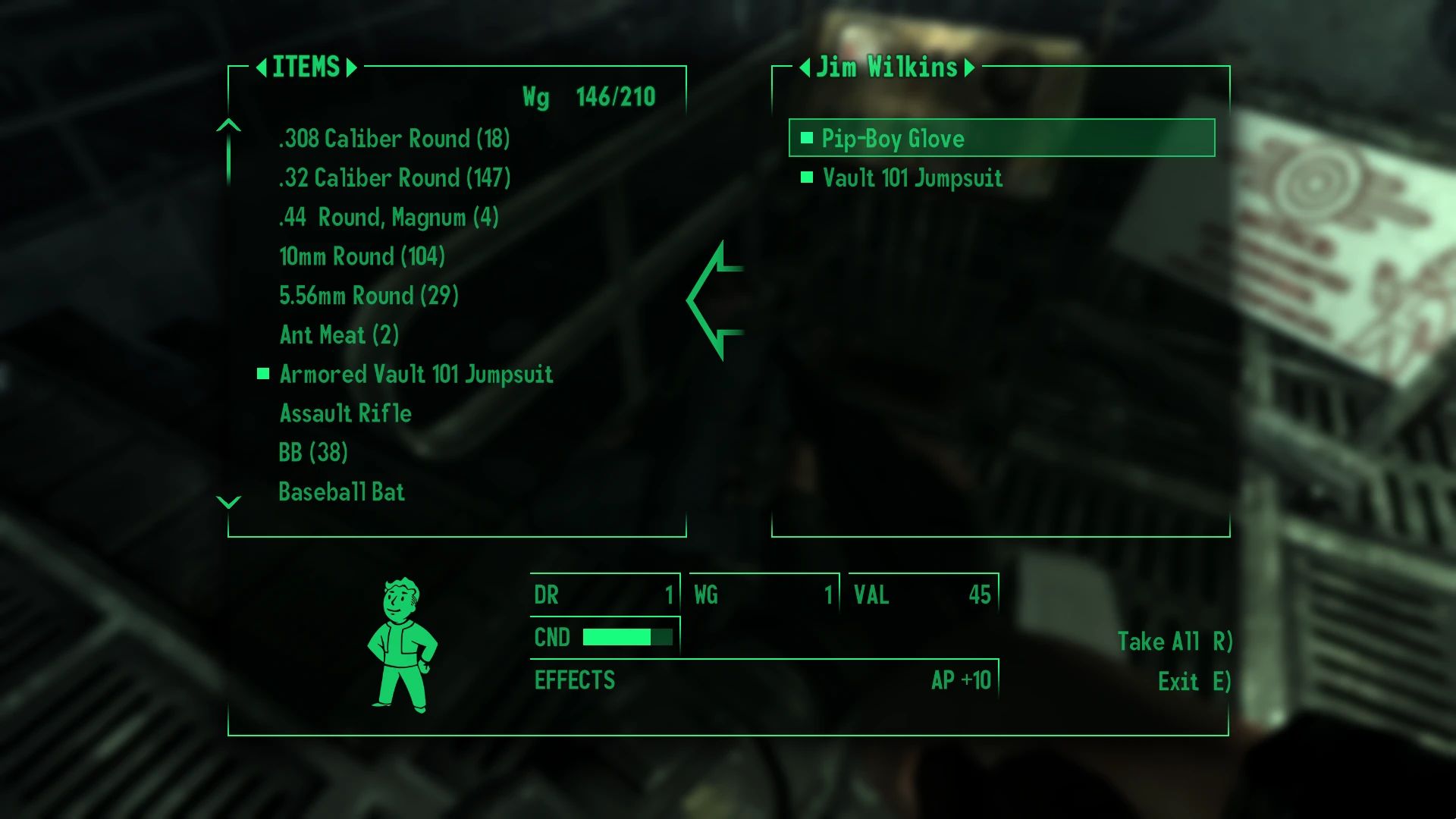Screen dimensions: 1456x819
Task: Select the Baseball Bat item entry
Action: click(341, 492)
